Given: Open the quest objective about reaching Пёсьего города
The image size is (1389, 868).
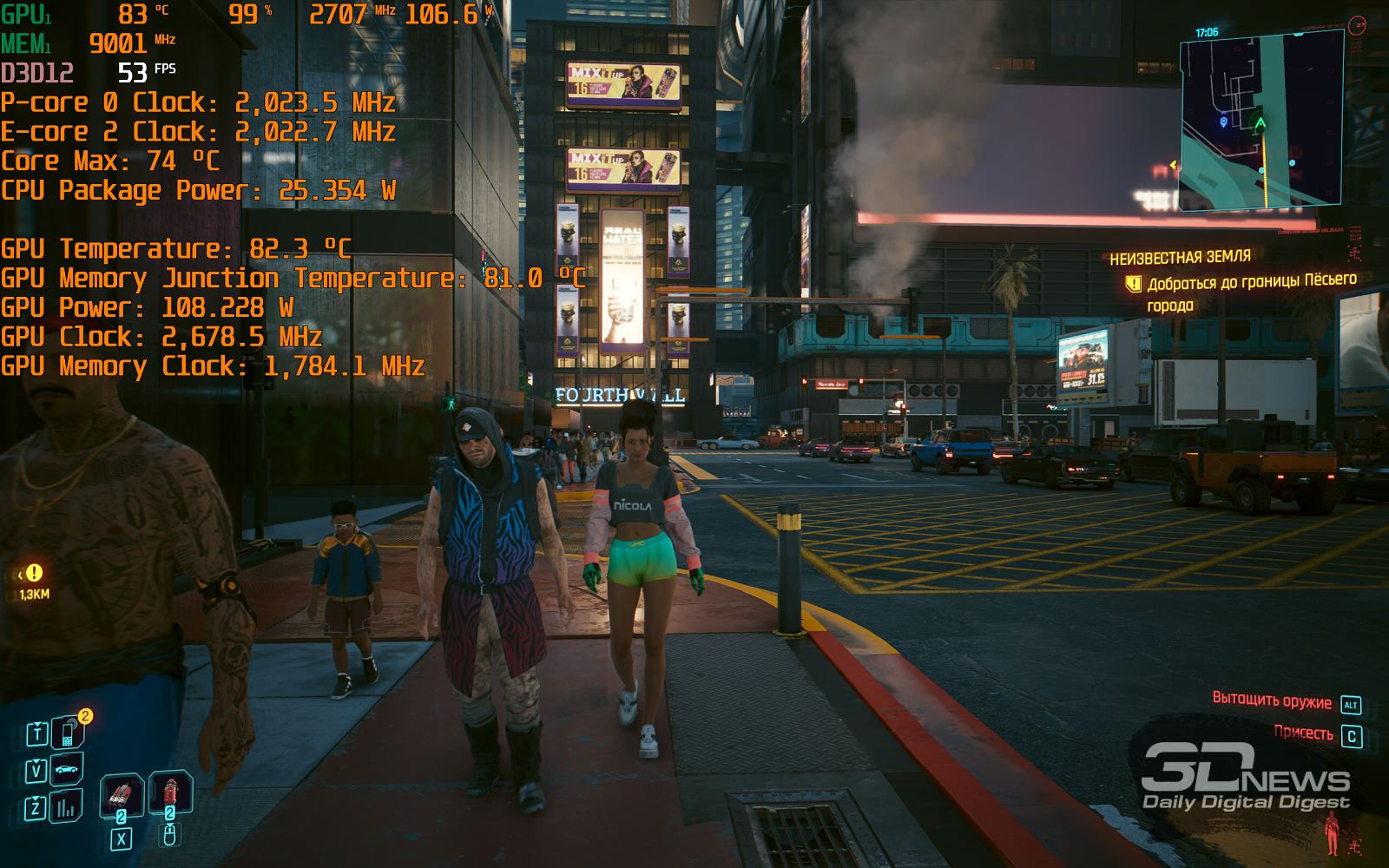Looking at the screenshot, I should coord(1251,293).
